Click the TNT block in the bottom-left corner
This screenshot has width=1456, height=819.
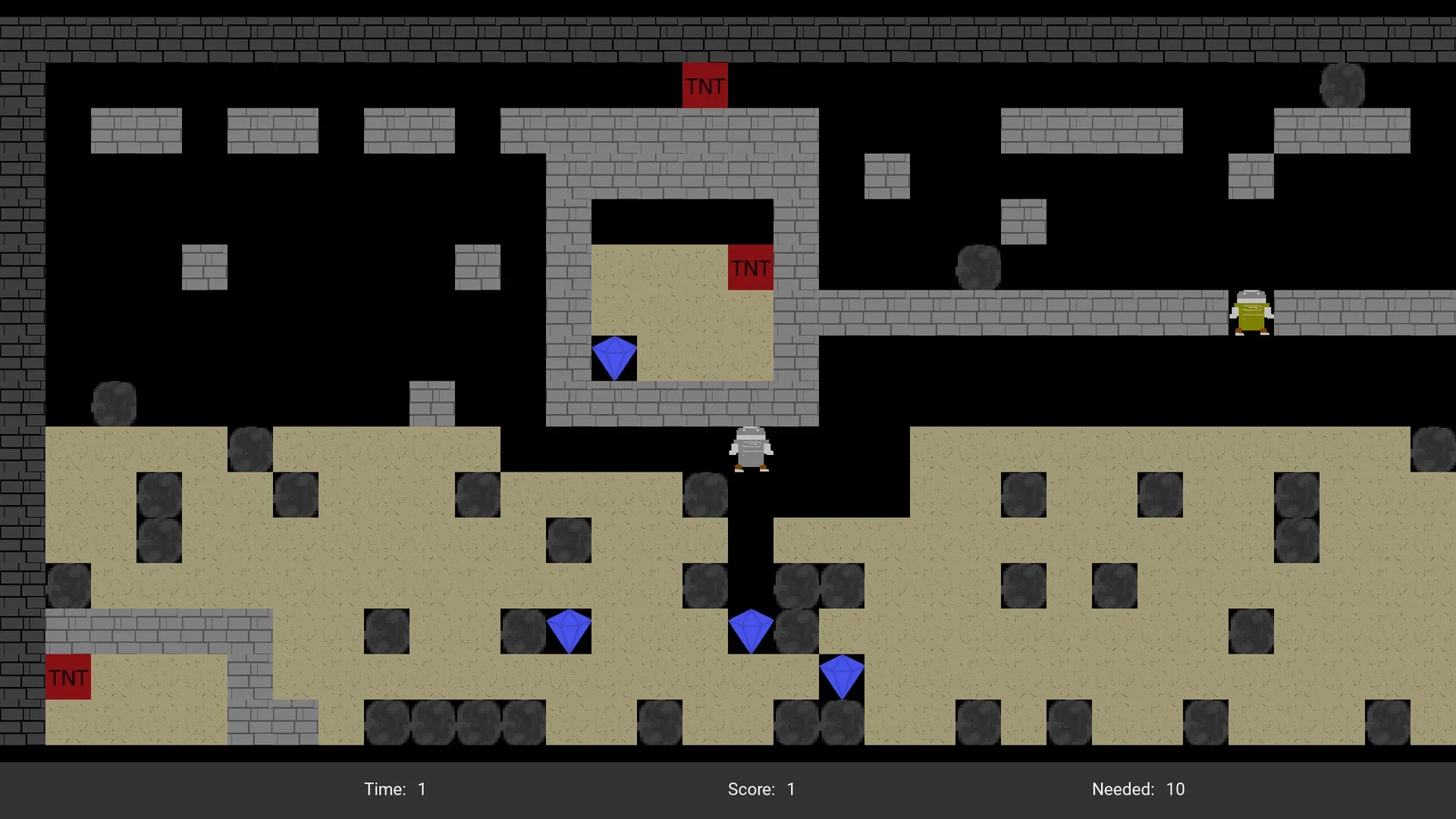point(67,676)
